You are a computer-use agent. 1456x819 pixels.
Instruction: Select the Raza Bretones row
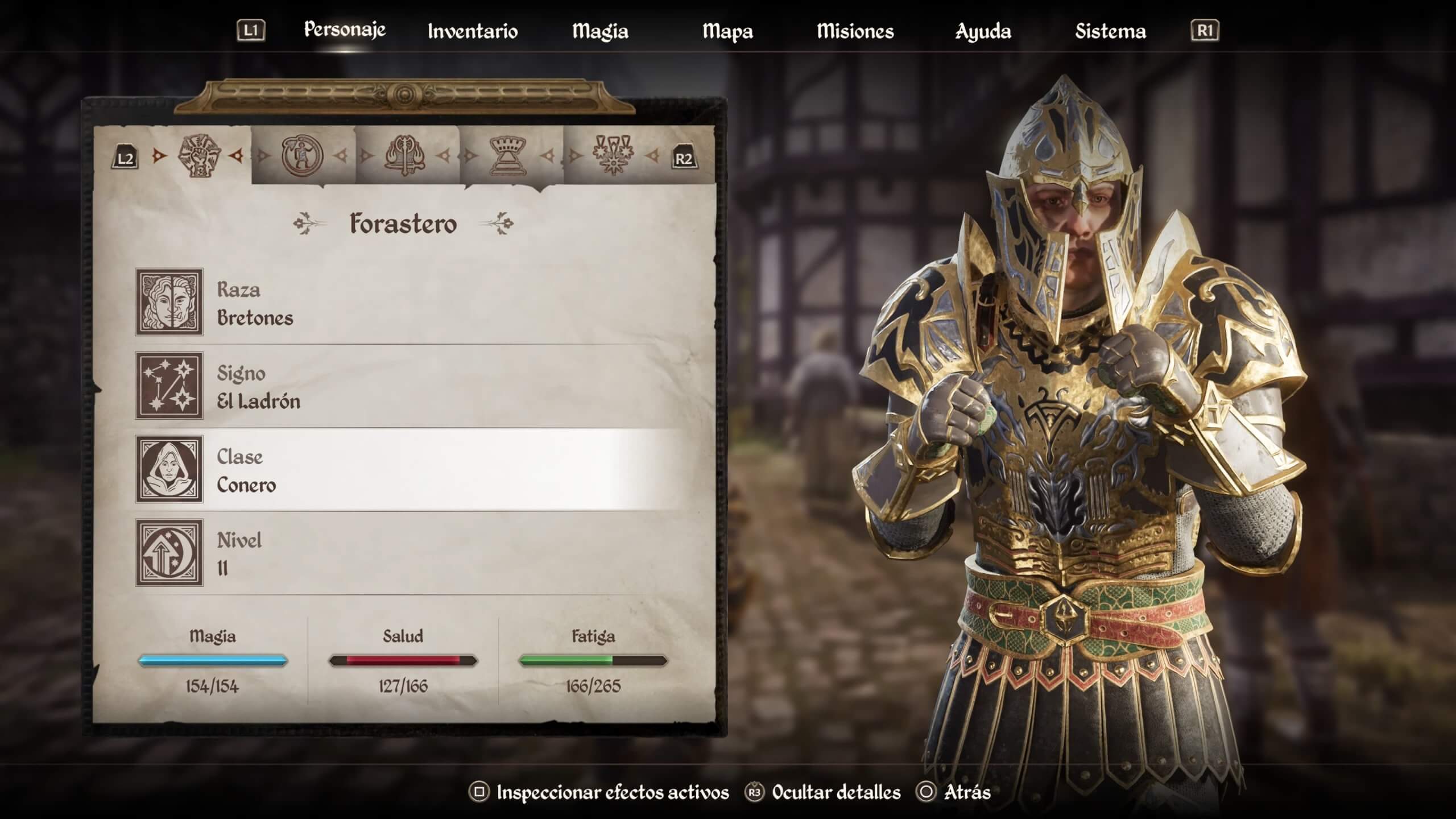click(409, 303)
